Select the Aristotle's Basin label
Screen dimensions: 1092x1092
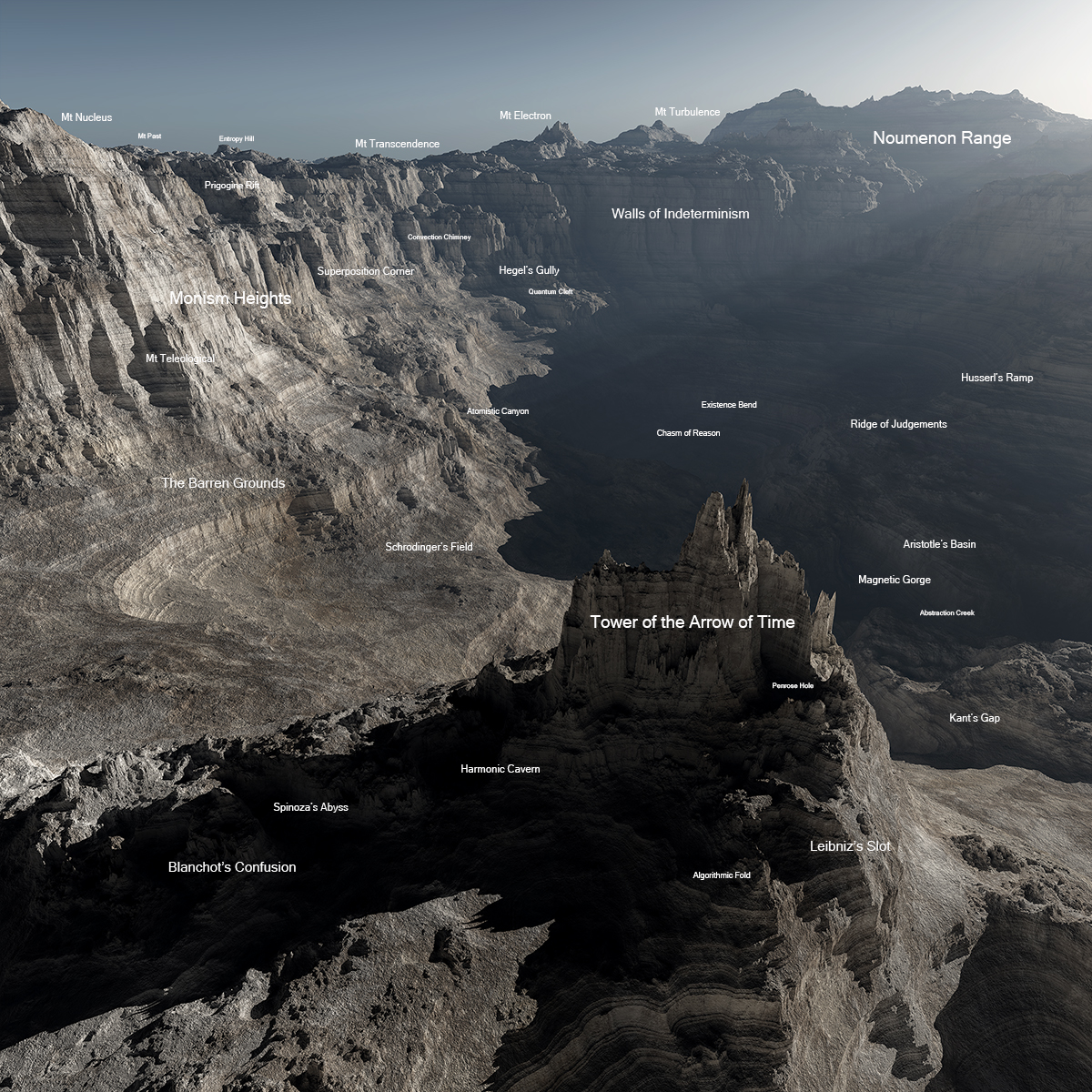939,544
